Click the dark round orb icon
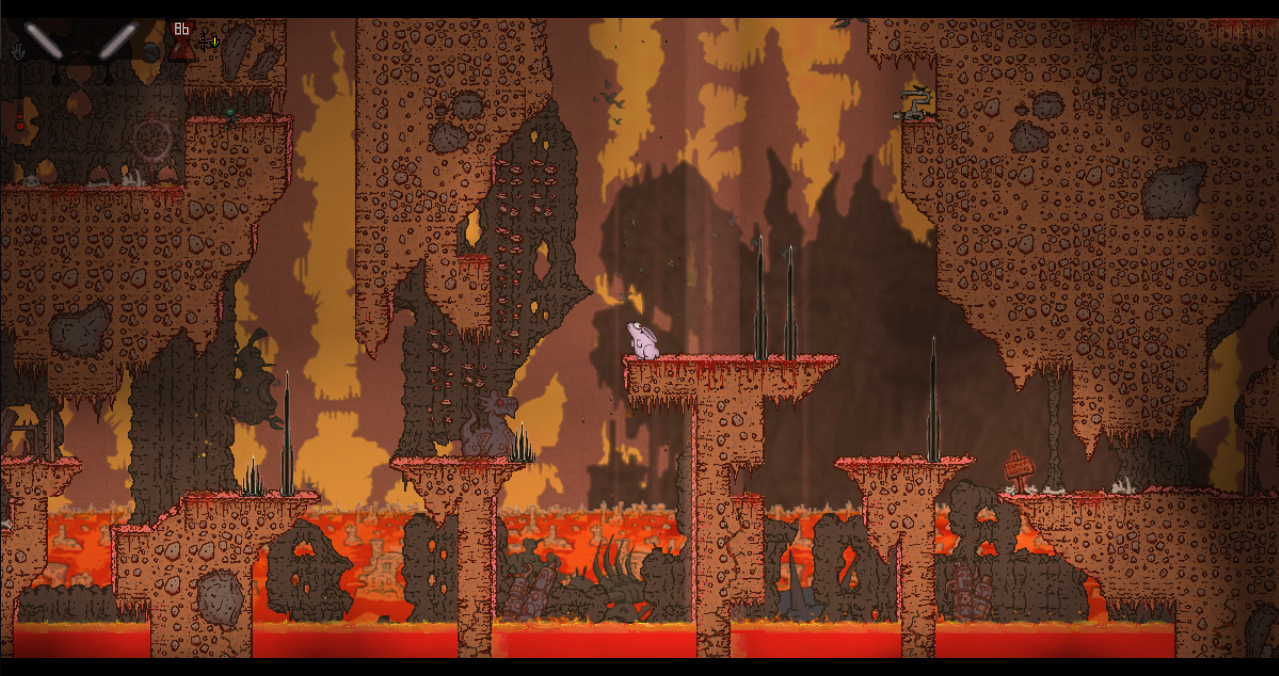 point(151,51)
